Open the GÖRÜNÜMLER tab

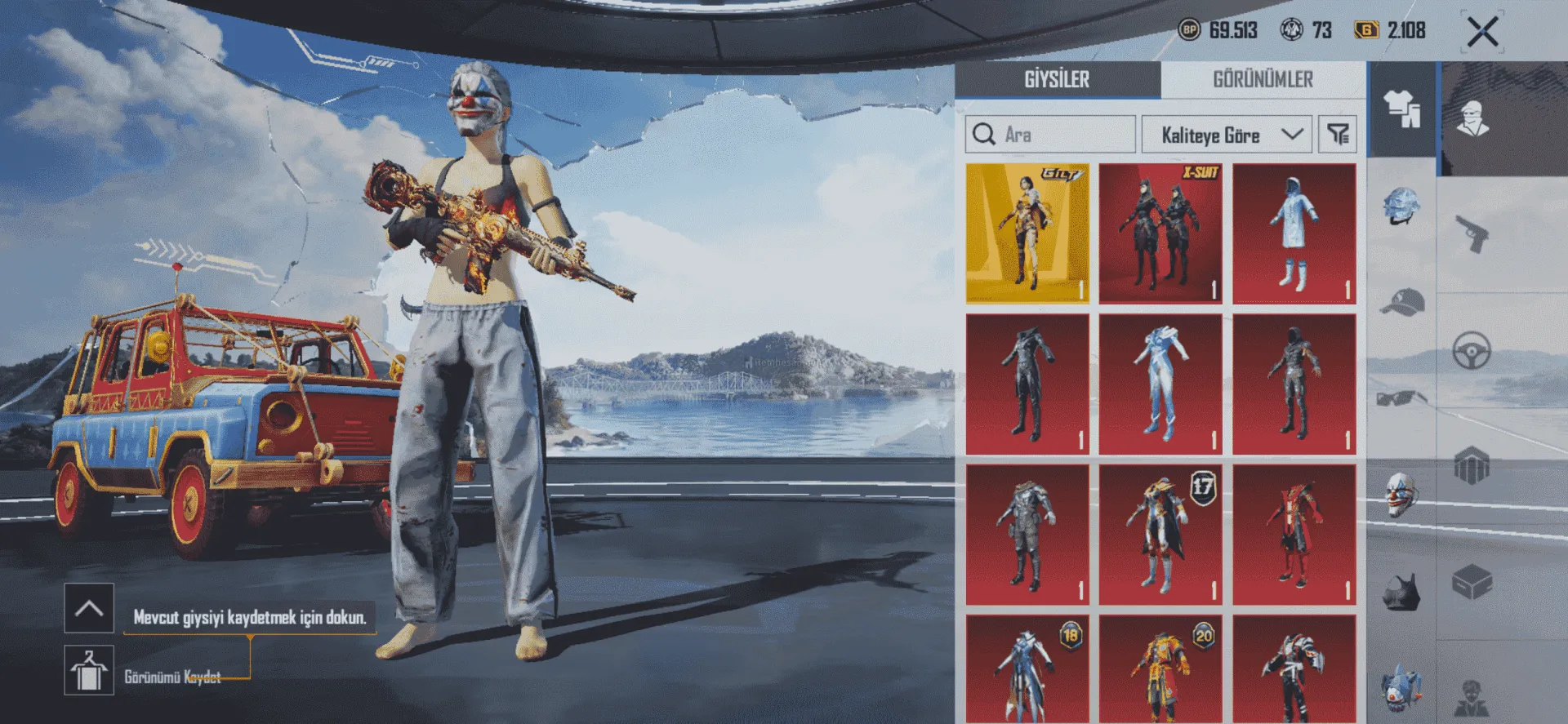coord(1263,80)
